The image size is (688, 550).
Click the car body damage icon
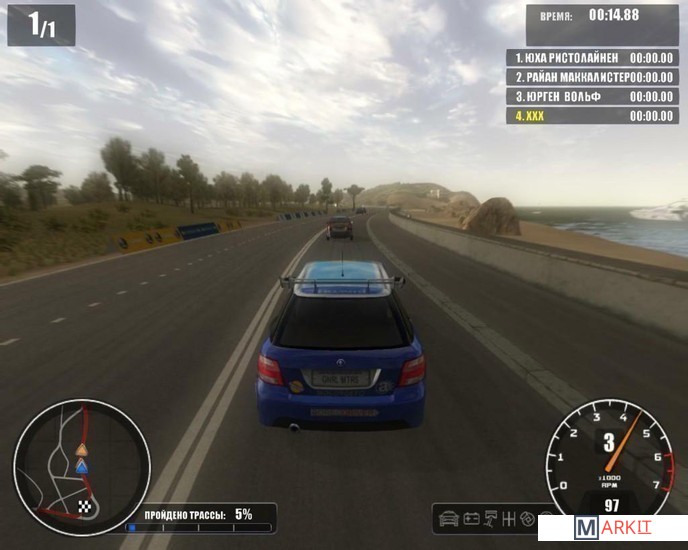[449, 519]
